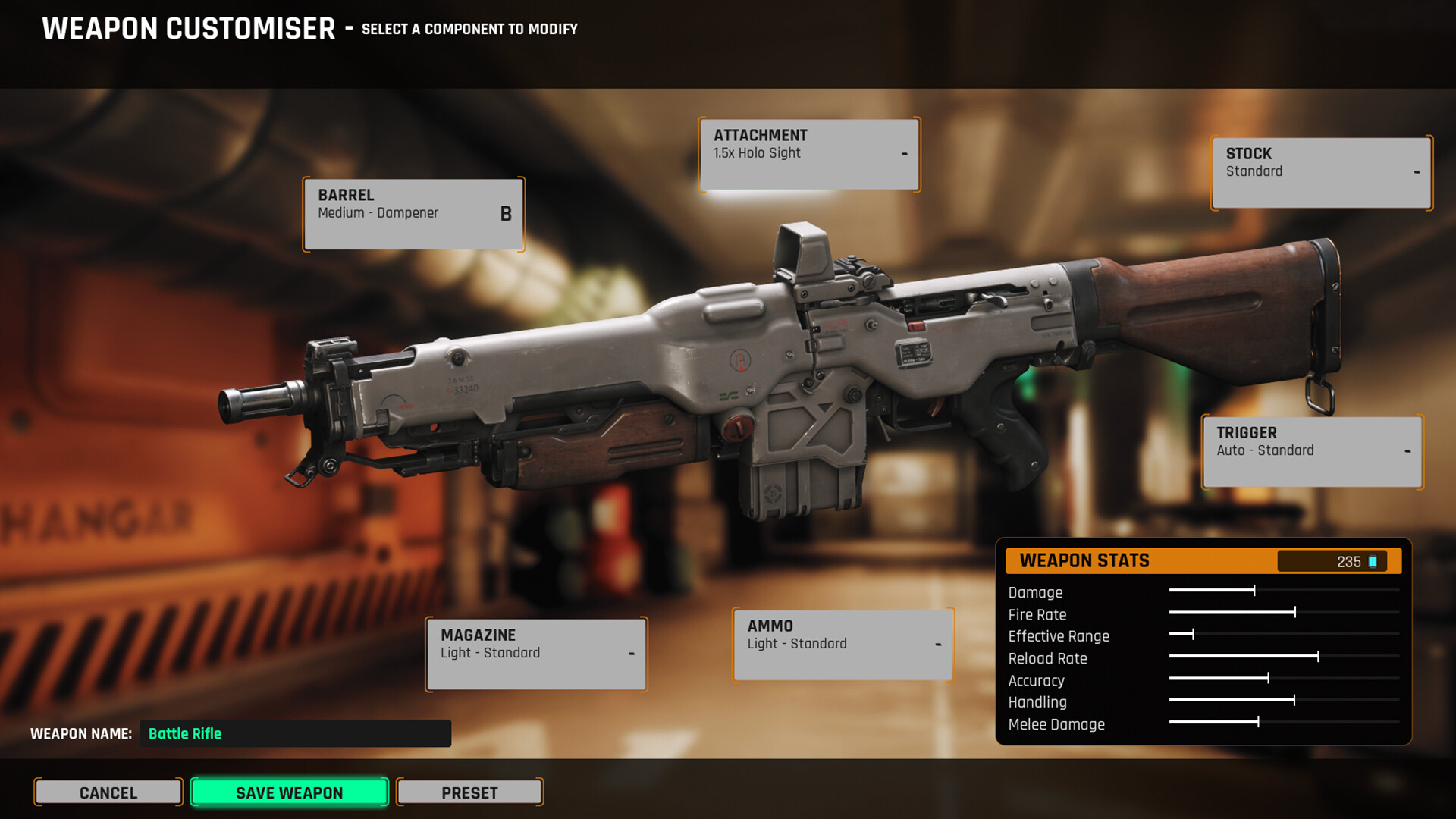
Task: Edit the weapon name Battle Rifle
Action: (x=294, y=733)
